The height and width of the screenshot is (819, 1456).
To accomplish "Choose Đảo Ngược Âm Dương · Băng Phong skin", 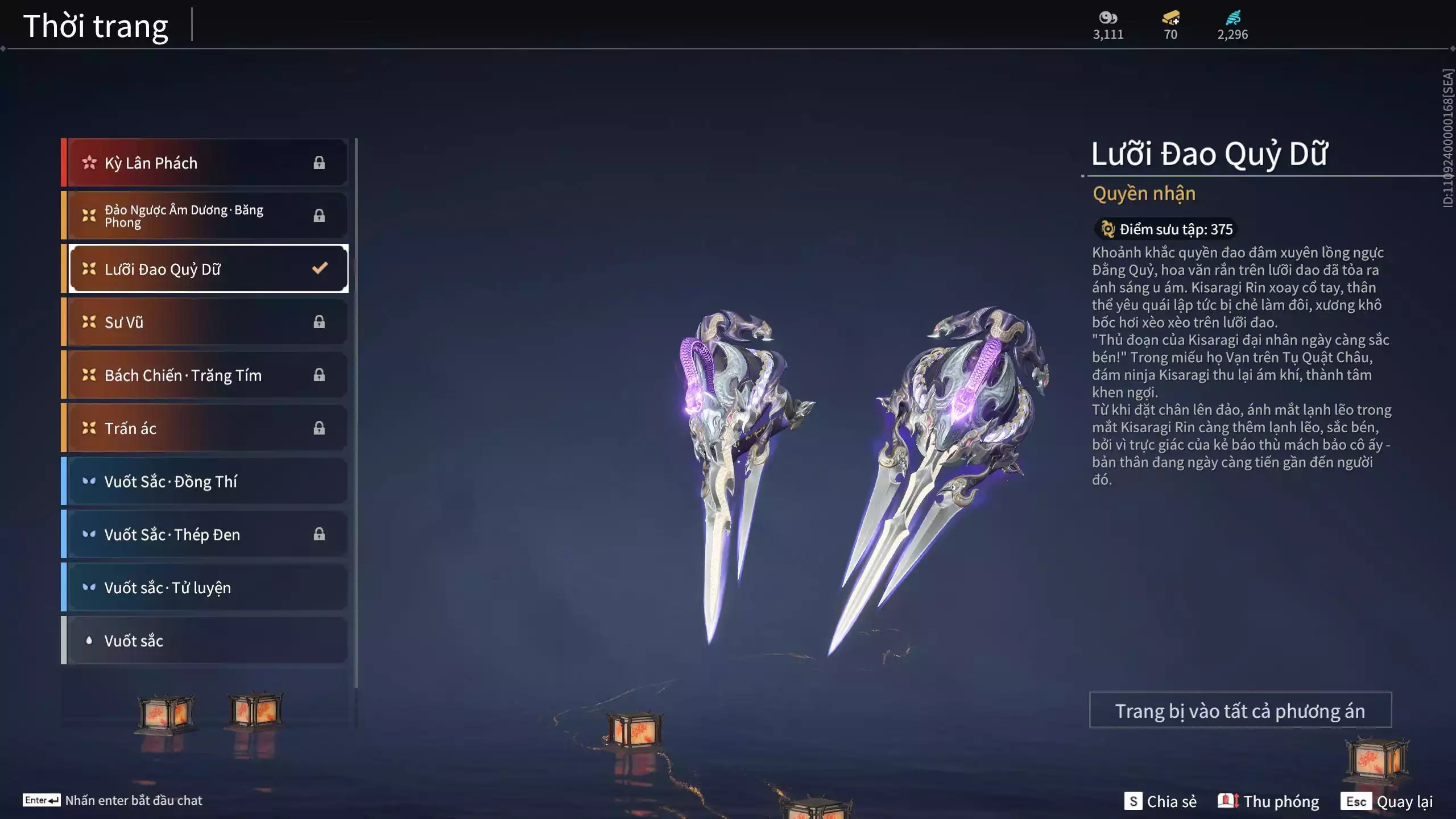I will (x=206, y=216).
